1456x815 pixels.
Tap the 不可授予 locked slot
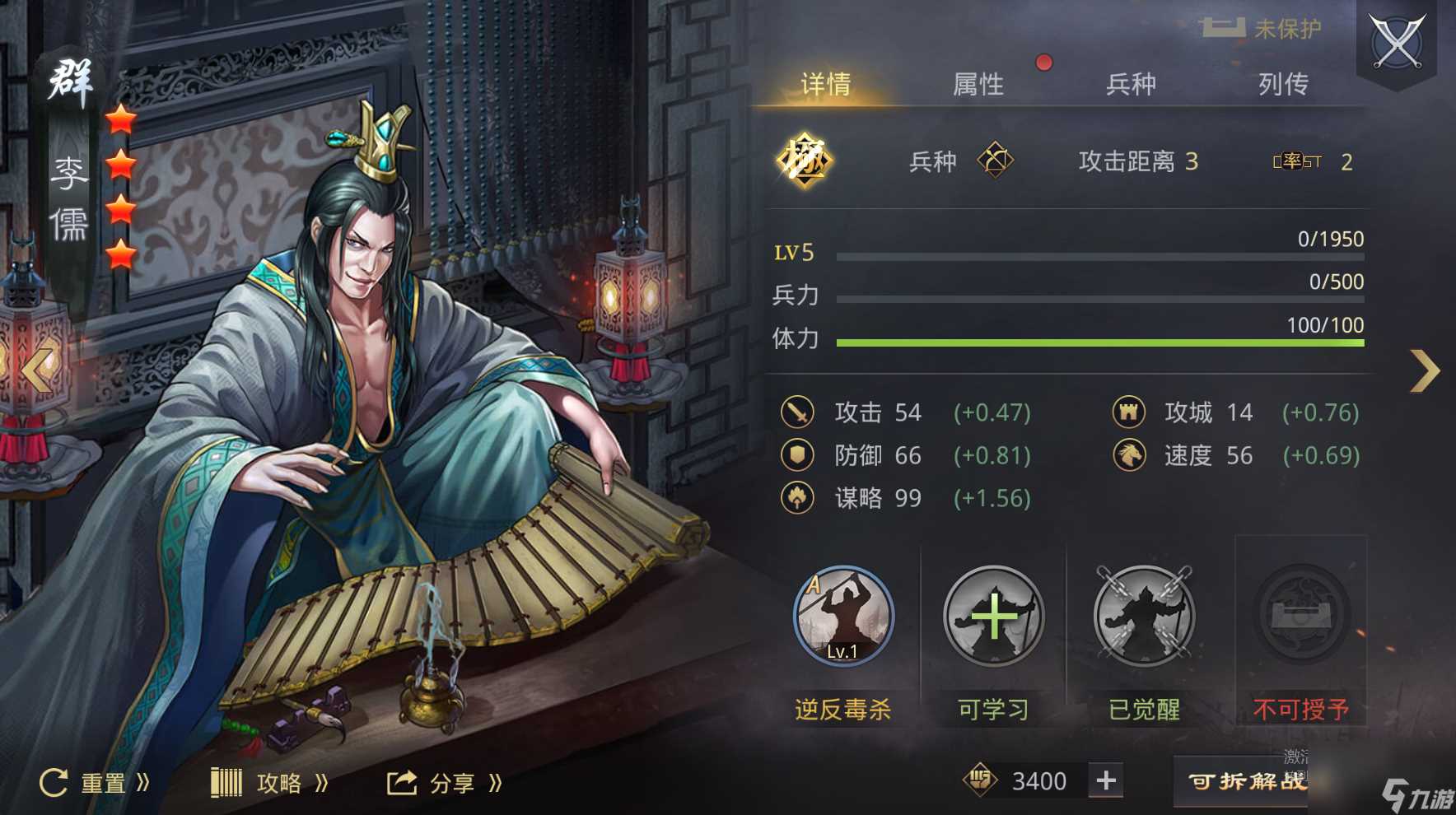coord(1300,616)
